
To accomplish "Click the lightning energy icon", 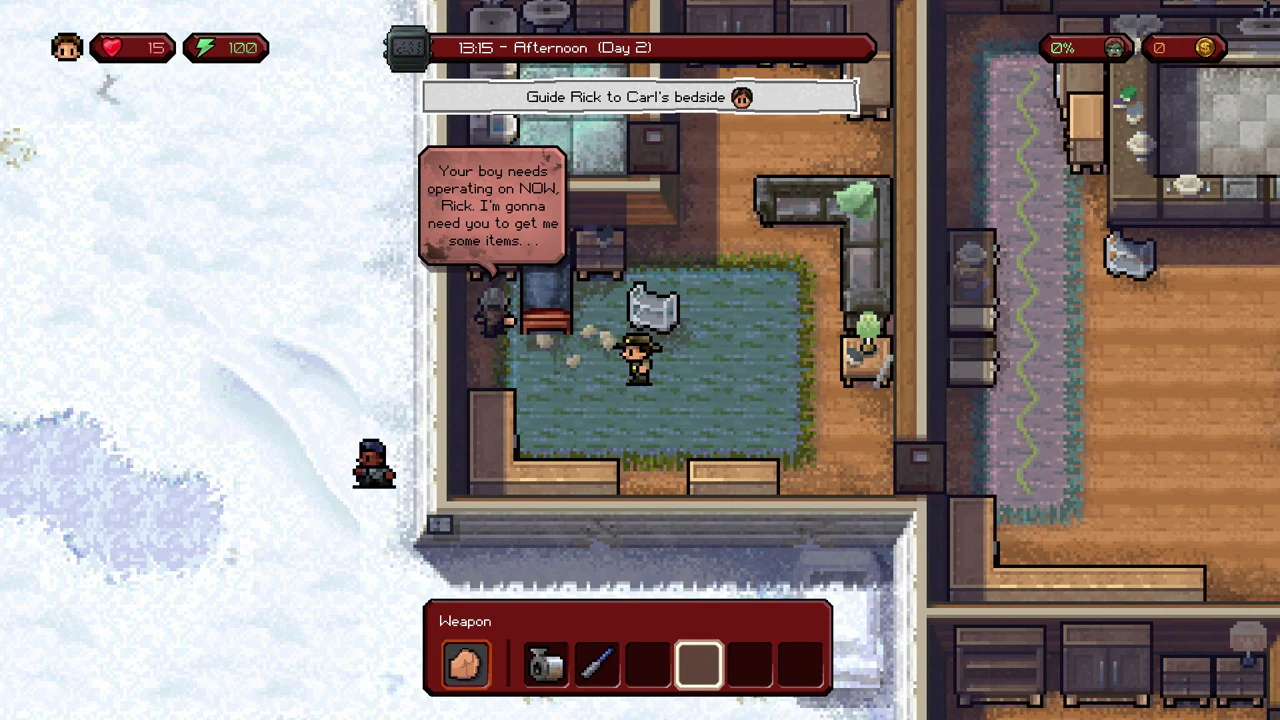I will point(204,47).
